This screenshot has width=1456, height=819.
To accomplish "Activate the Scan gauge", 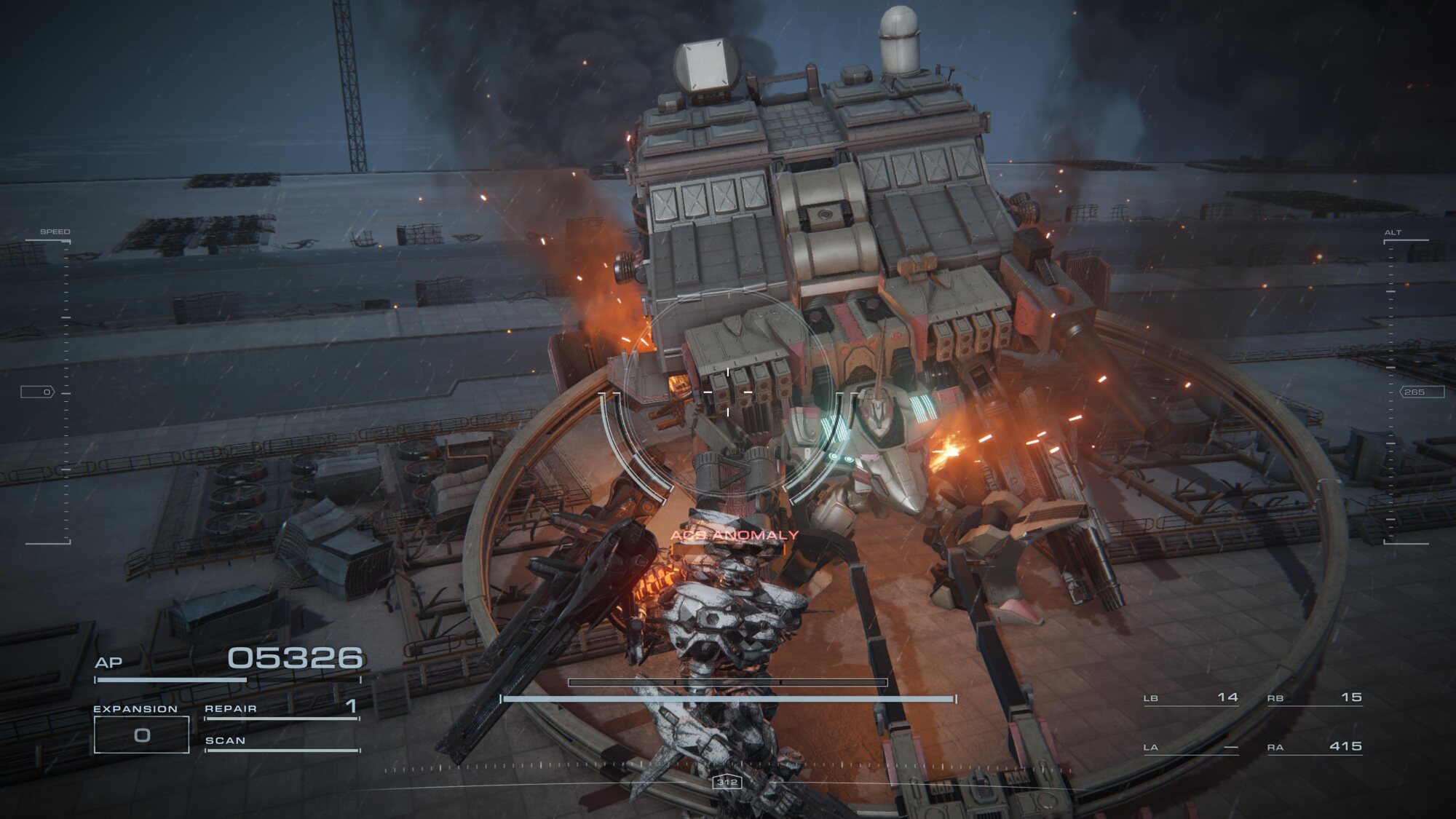I will [282, 742].
